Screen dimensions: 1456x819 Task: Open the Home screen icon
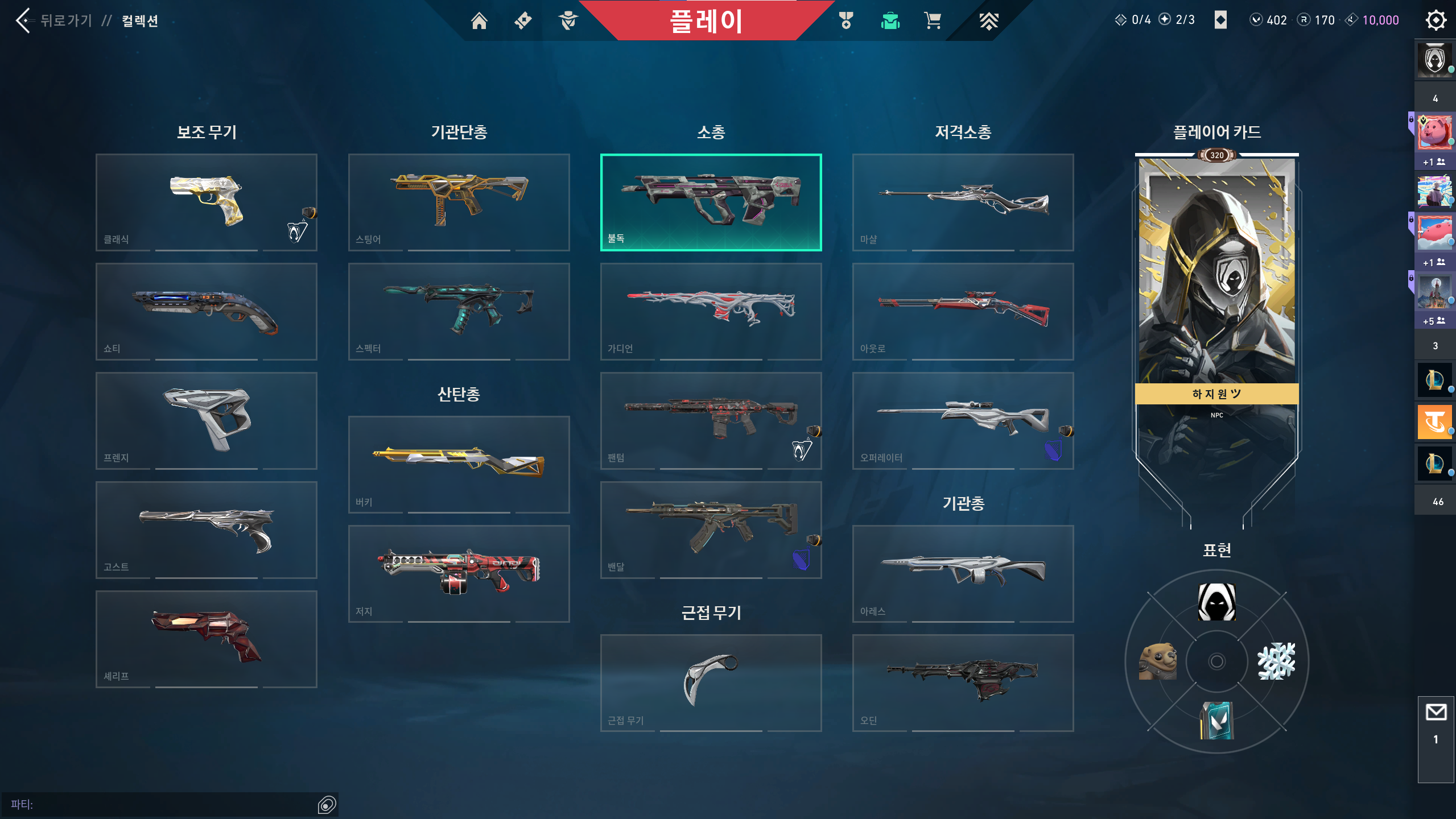(x=479, y=20)
